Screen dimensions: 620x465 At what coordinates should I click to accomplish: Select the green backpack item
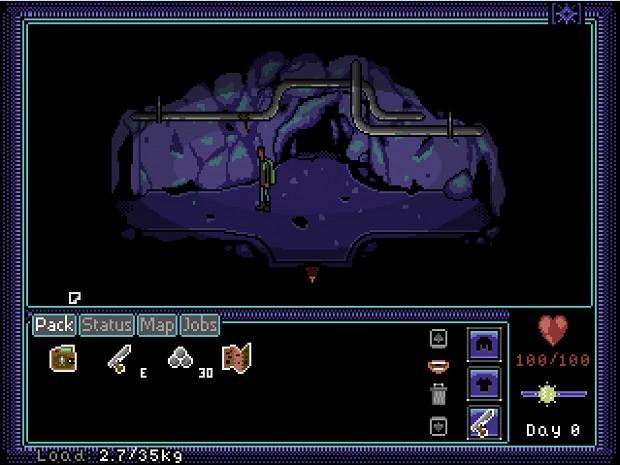63,358
